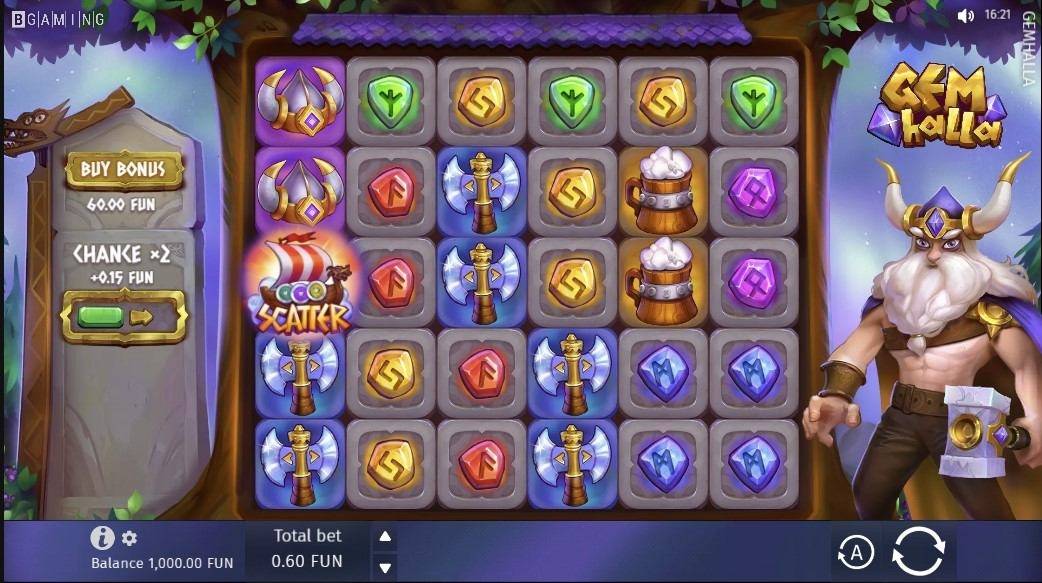
Task: Mute the game sound
Action: 965,16
